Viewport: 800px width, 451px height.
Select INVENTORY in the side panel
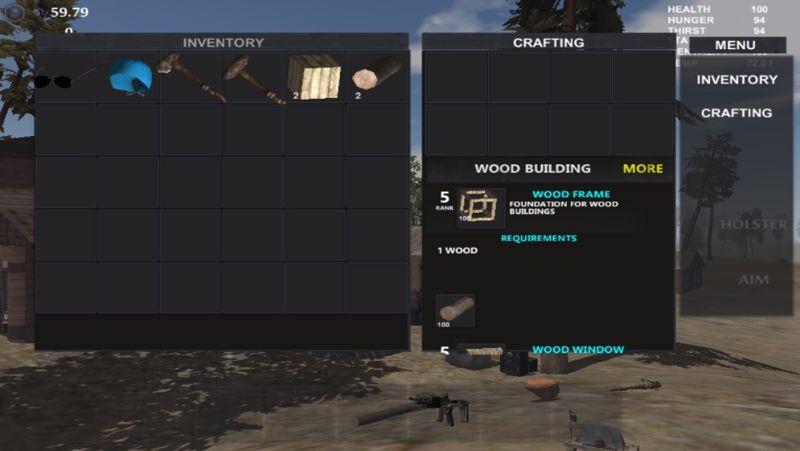click(x=737, y=80)
